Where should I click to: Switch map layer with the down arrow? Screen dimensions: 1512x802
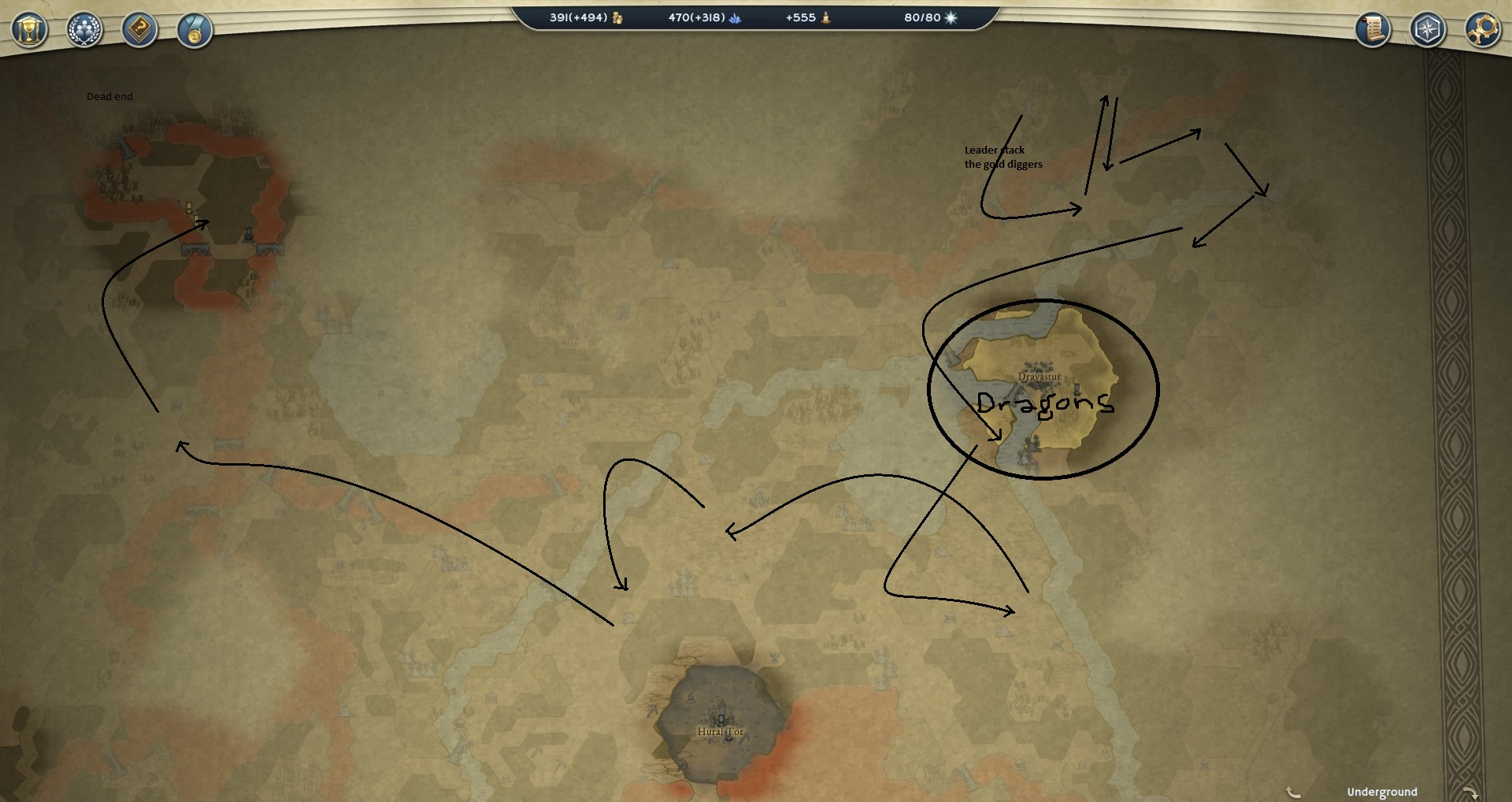click(1469, 792)
